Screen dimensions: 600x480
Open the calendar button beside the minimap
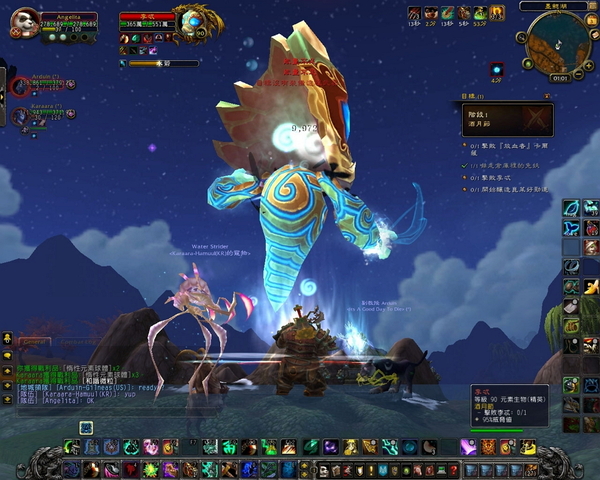(x=590, y=22)
